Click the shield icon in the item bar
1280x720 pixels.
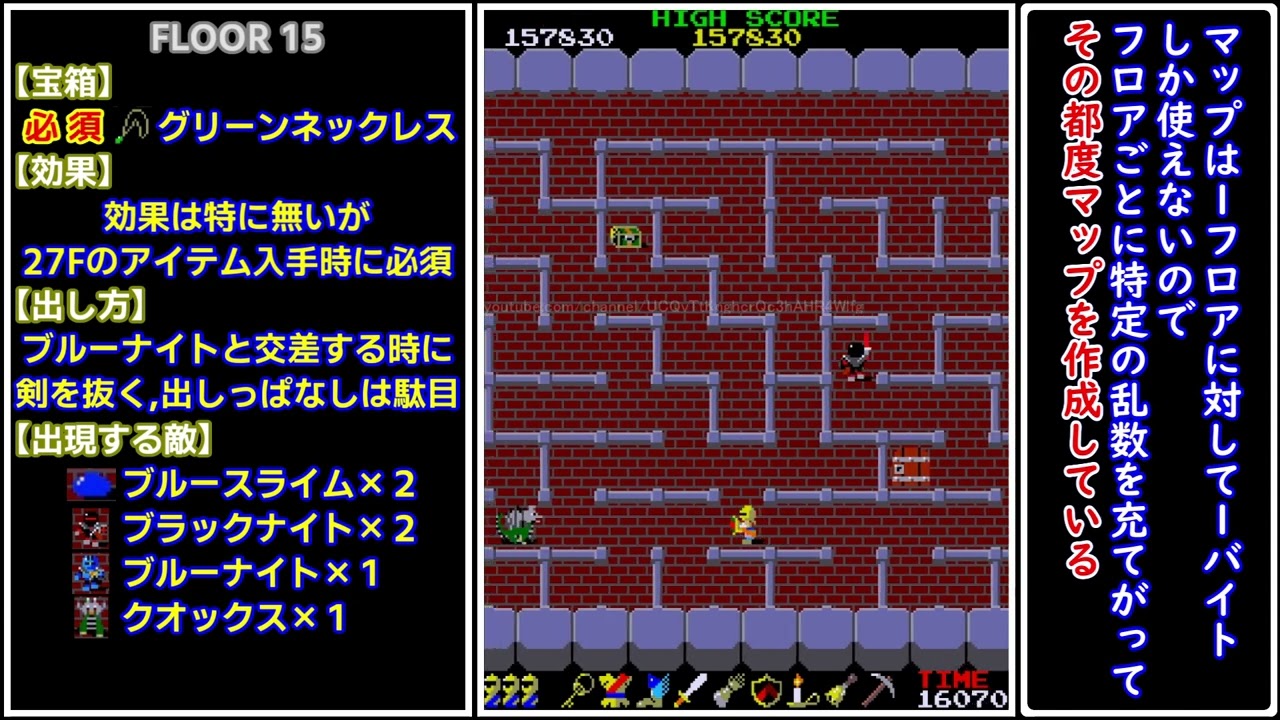[767, 692]
